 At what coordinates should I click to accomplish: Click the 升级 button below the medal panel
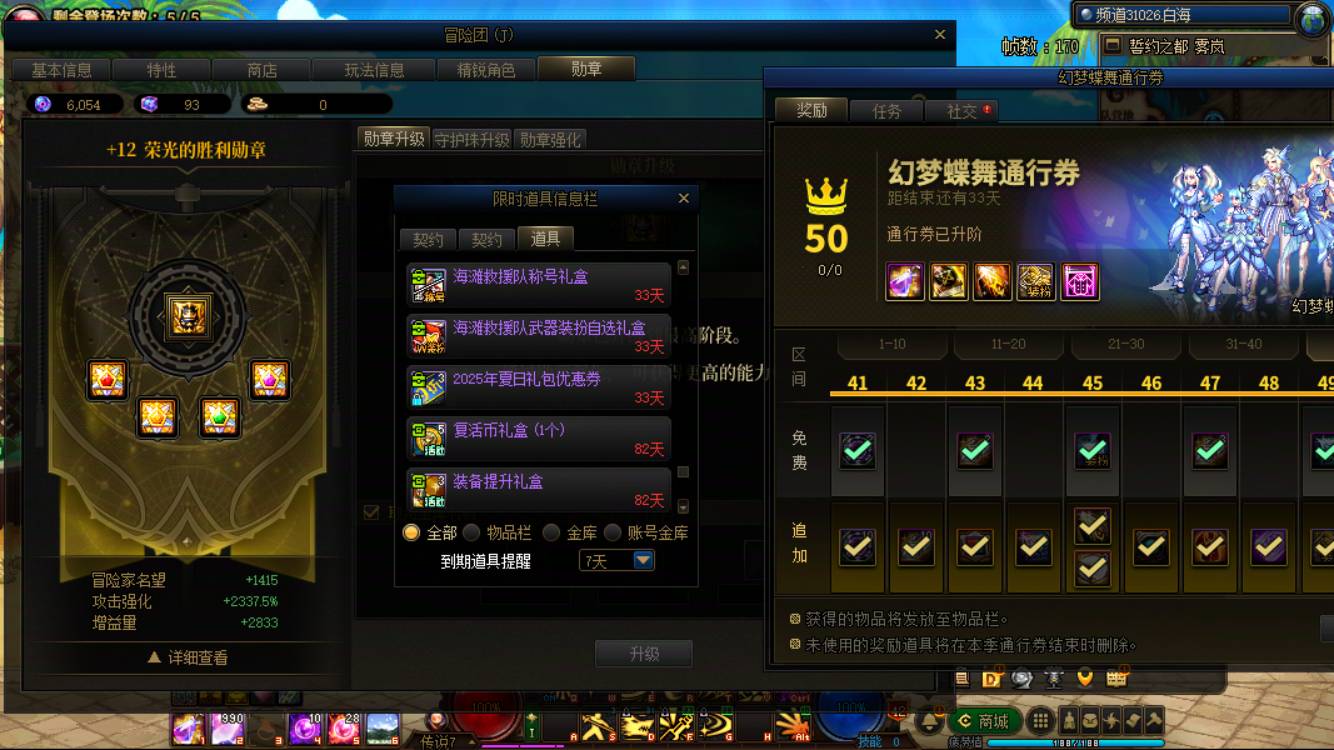click(645, 653)
